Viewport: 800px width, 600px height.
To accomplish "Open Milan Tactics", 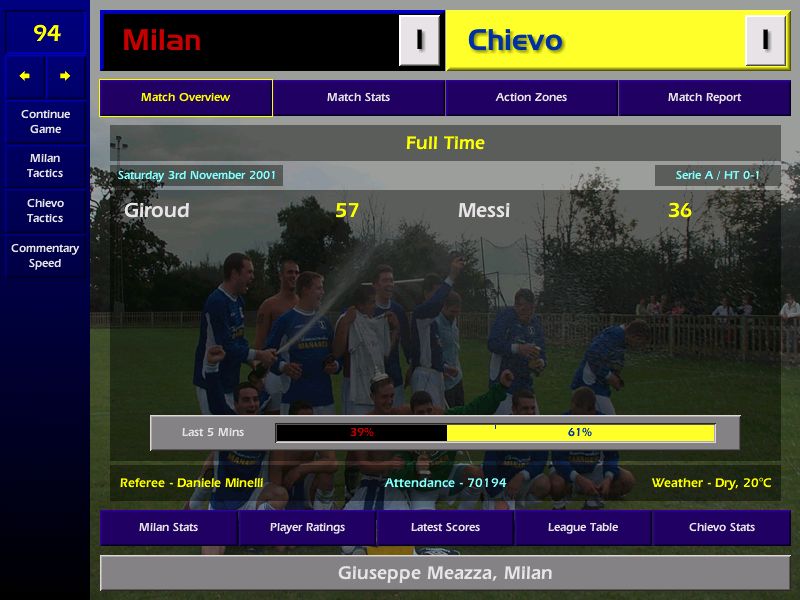I will coord(45,165).
